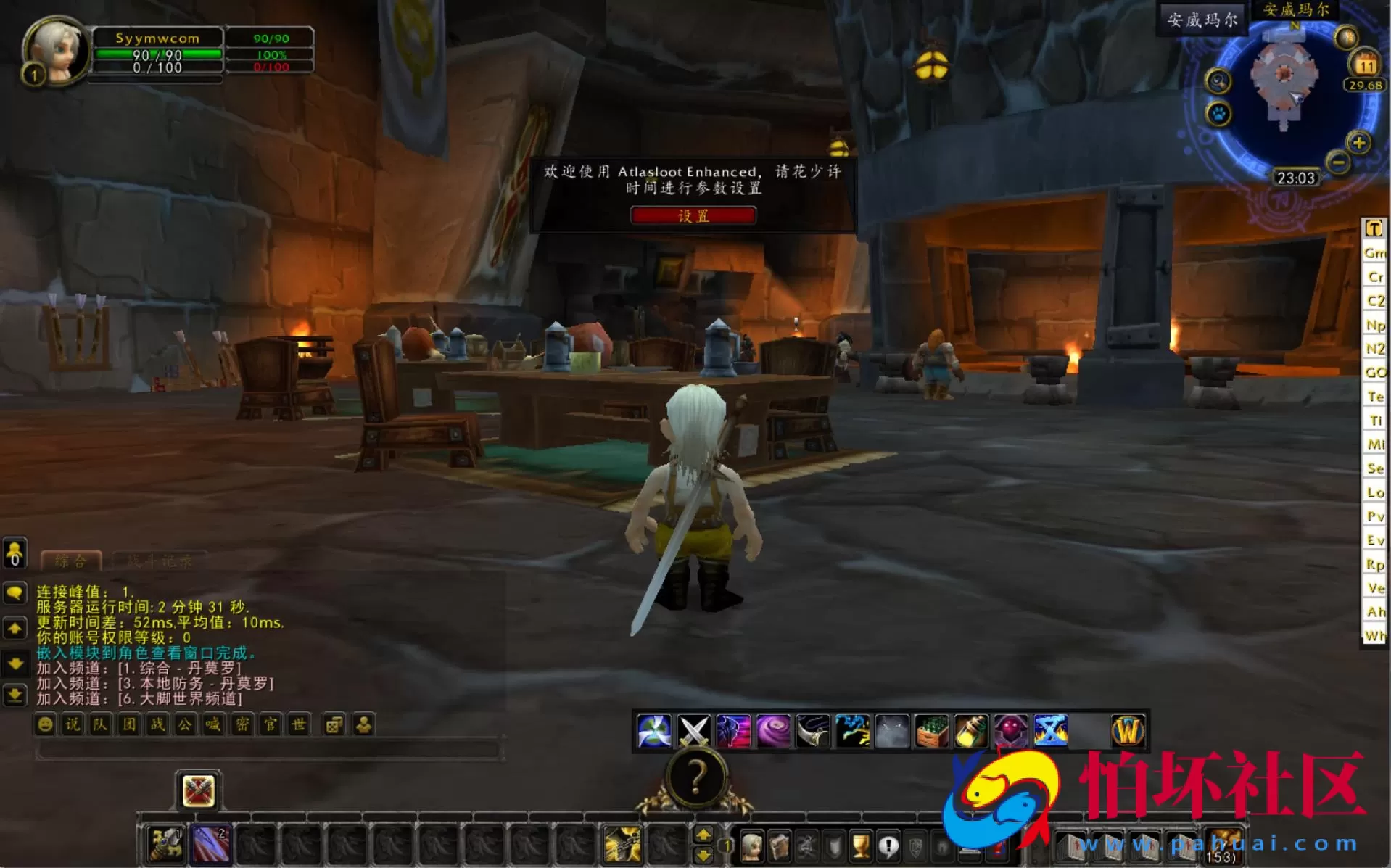
Task: Toggle the magnifier zoom on the minimap
Action: pyautogui.click(x=1217, y=80)
